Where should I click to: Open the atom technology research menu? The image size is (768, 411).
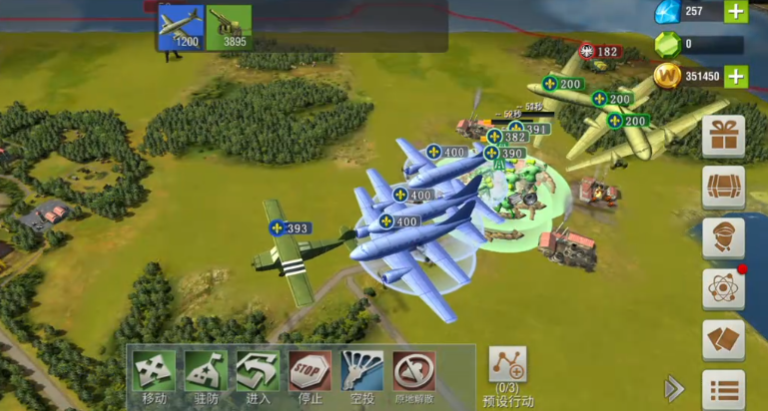tap(723, 289)
